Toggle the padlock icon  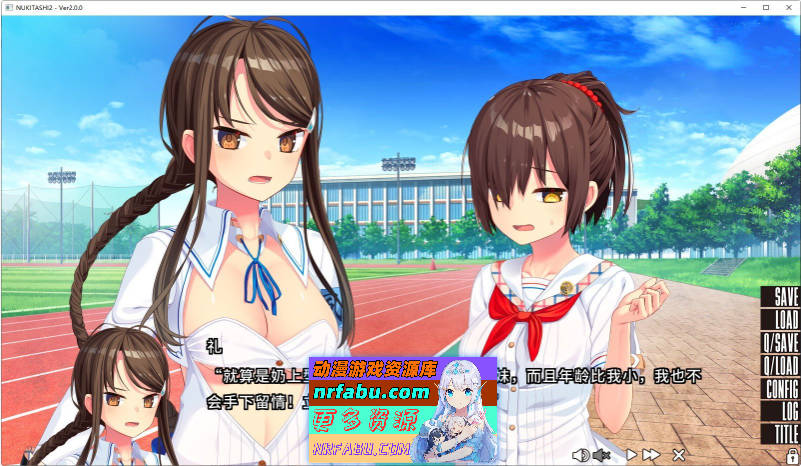(x=789, y=455)
